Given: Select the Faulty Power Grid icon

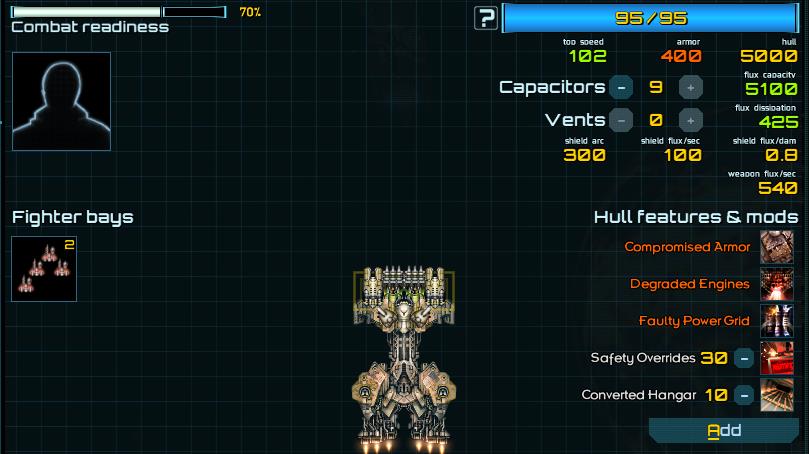Looking at the screenshot, I should (777, 320).
